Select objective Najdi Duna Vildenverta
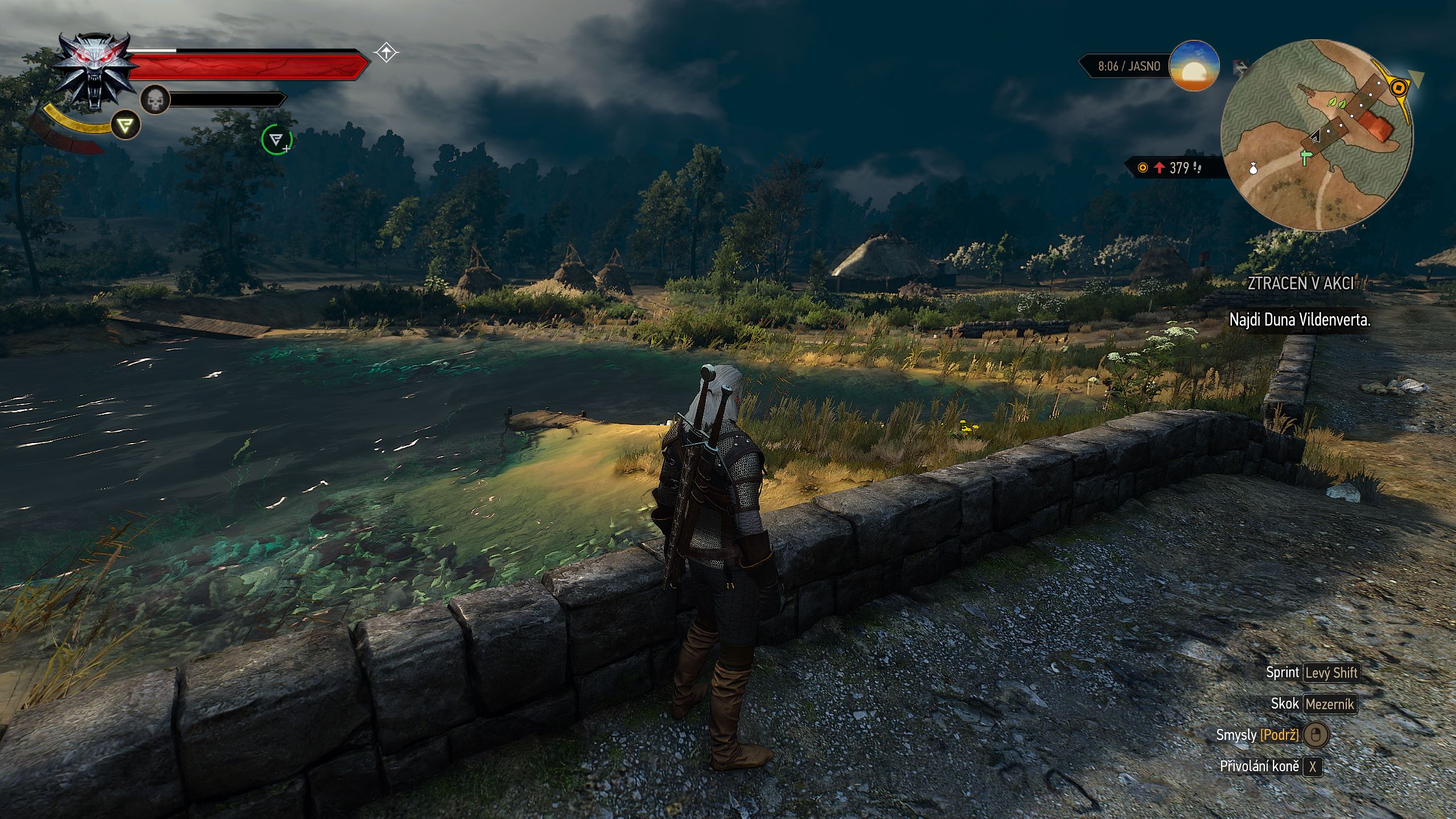 pyautogui.click(x=1300, y=320)
